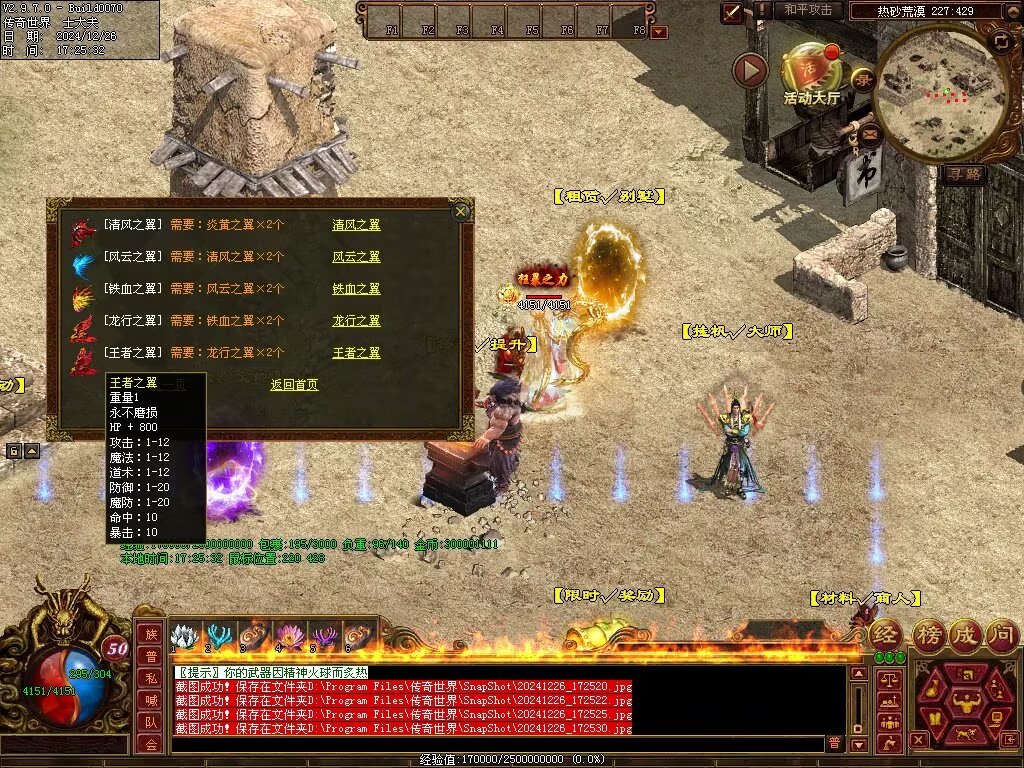Choose the 风云之翼 craft link

point(356,257)
